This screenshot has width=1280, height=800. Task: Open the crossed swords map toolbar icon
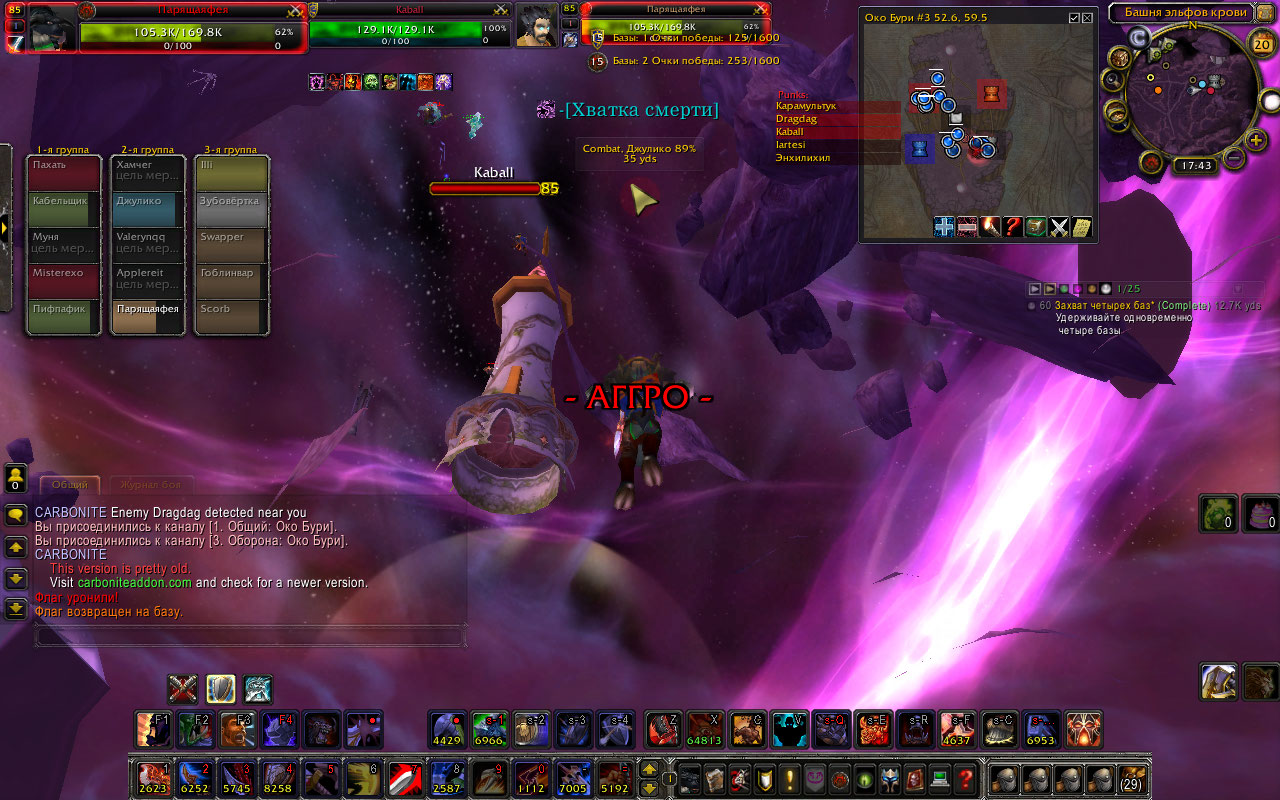[1058, 227]
